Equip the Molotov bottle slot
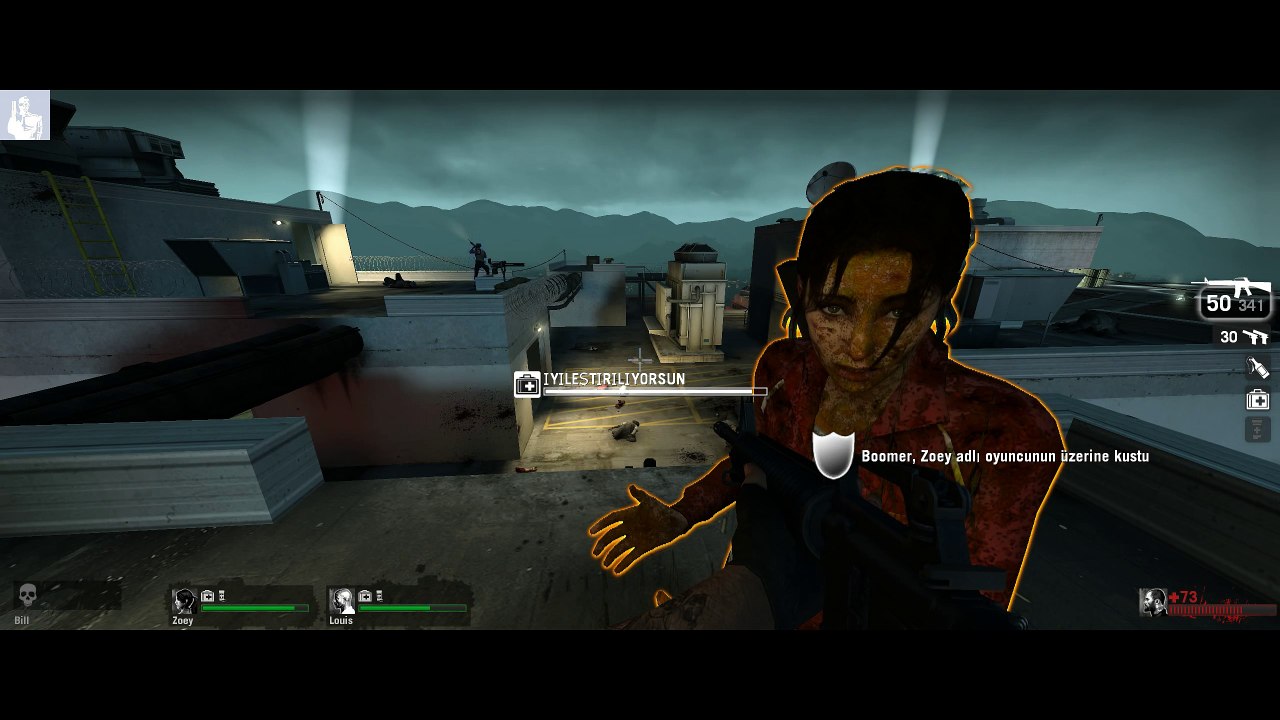1280x720 pixels. pos(1257,368)
